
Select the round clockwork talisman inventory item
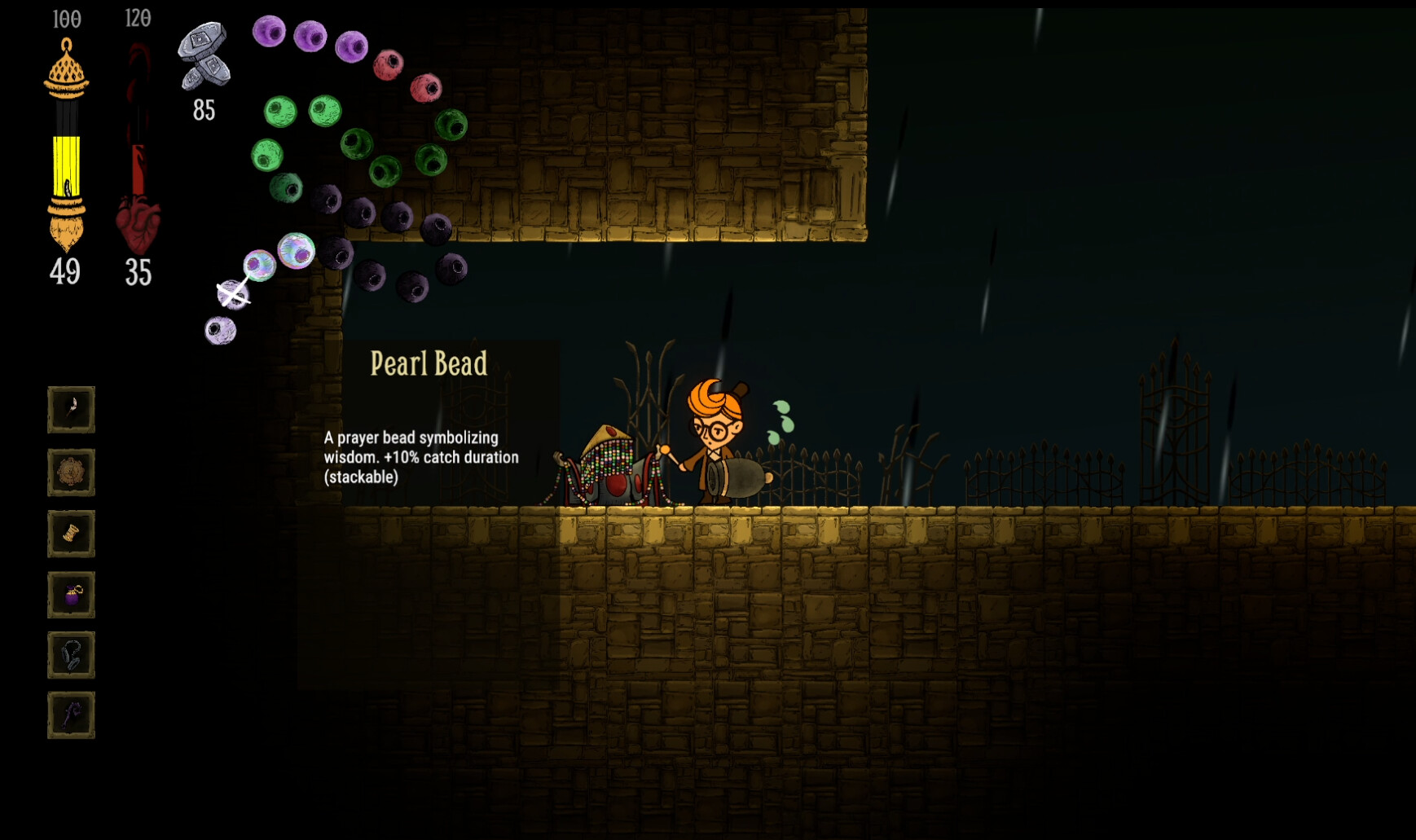coord(71,473)
